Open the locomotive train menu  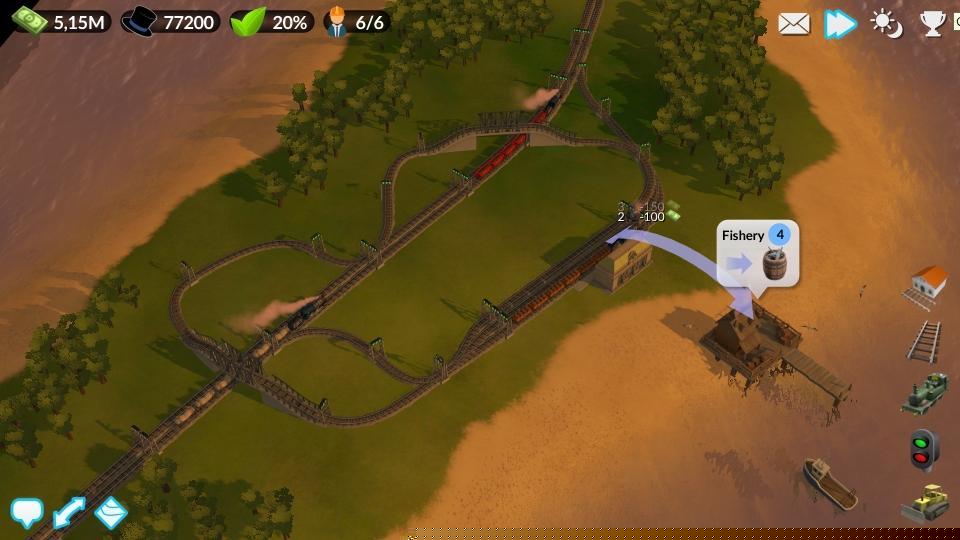click(x=925, y=393)
